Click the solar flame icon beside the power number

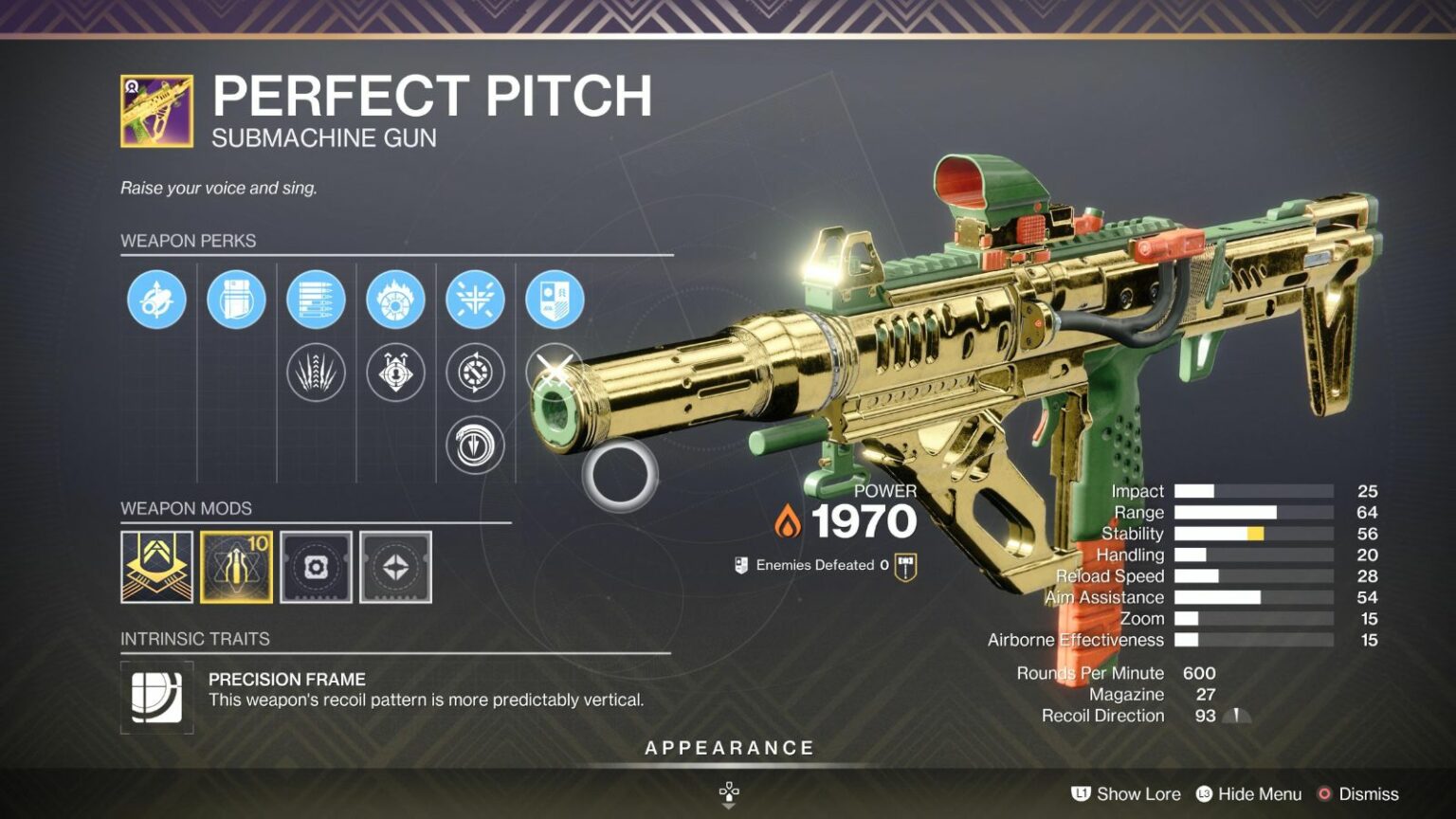pos(788,519)
